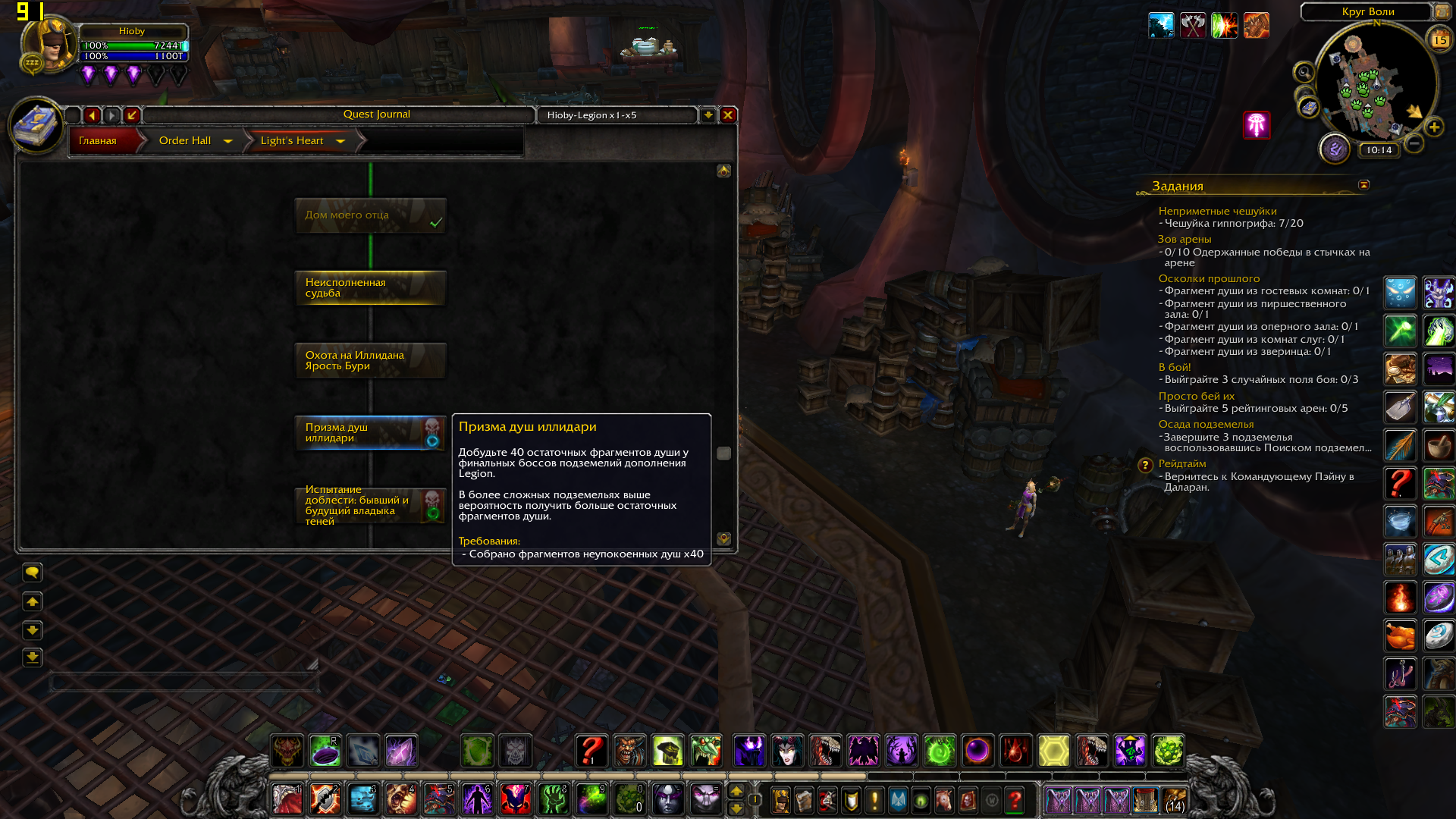Screen dimensions: 1456x819
Task: Click the journal's red back arrow
Action: coord(93,115)
